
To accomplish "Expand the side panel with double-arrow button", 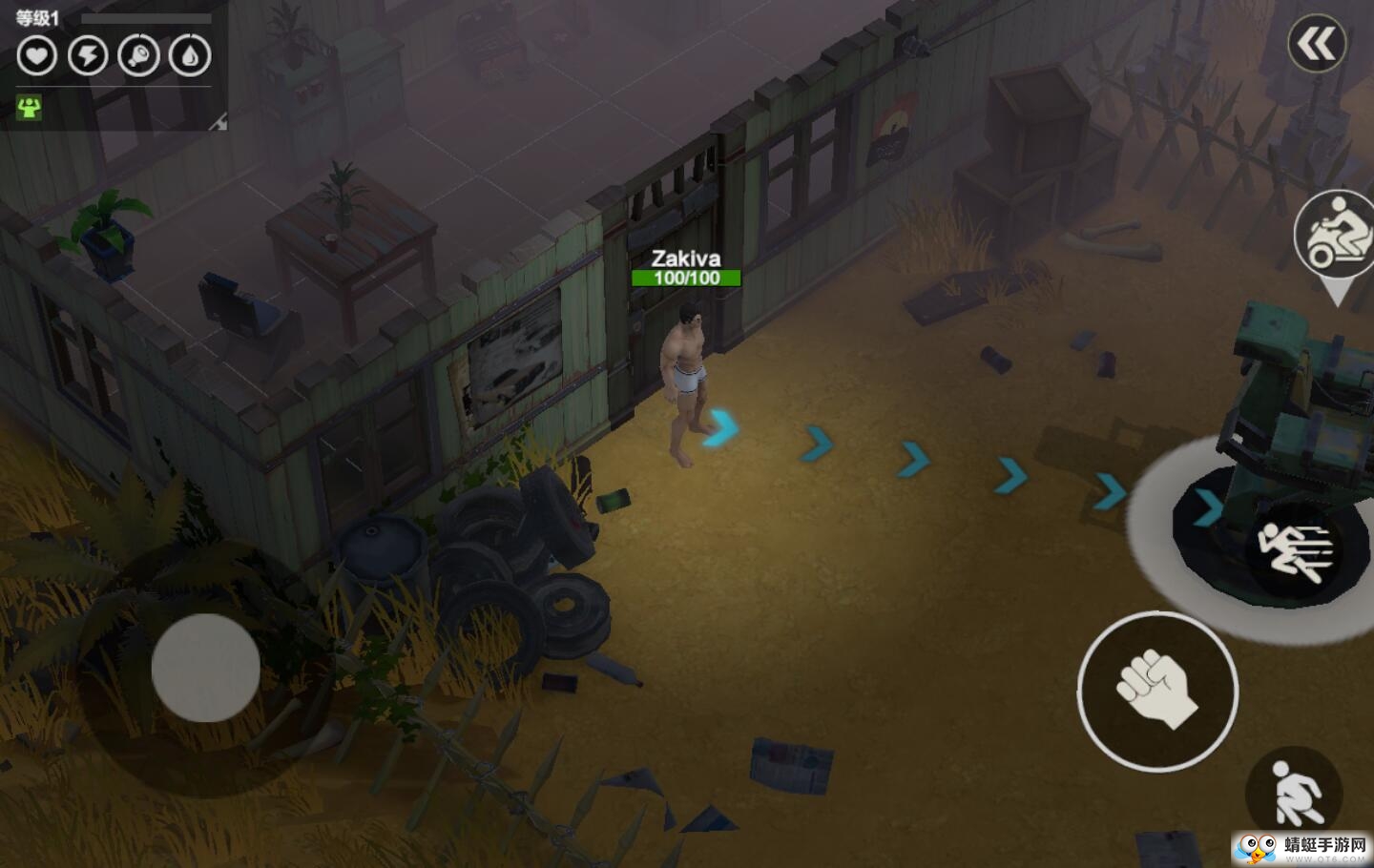I will pyautogui.click(x=1318, y=44).
